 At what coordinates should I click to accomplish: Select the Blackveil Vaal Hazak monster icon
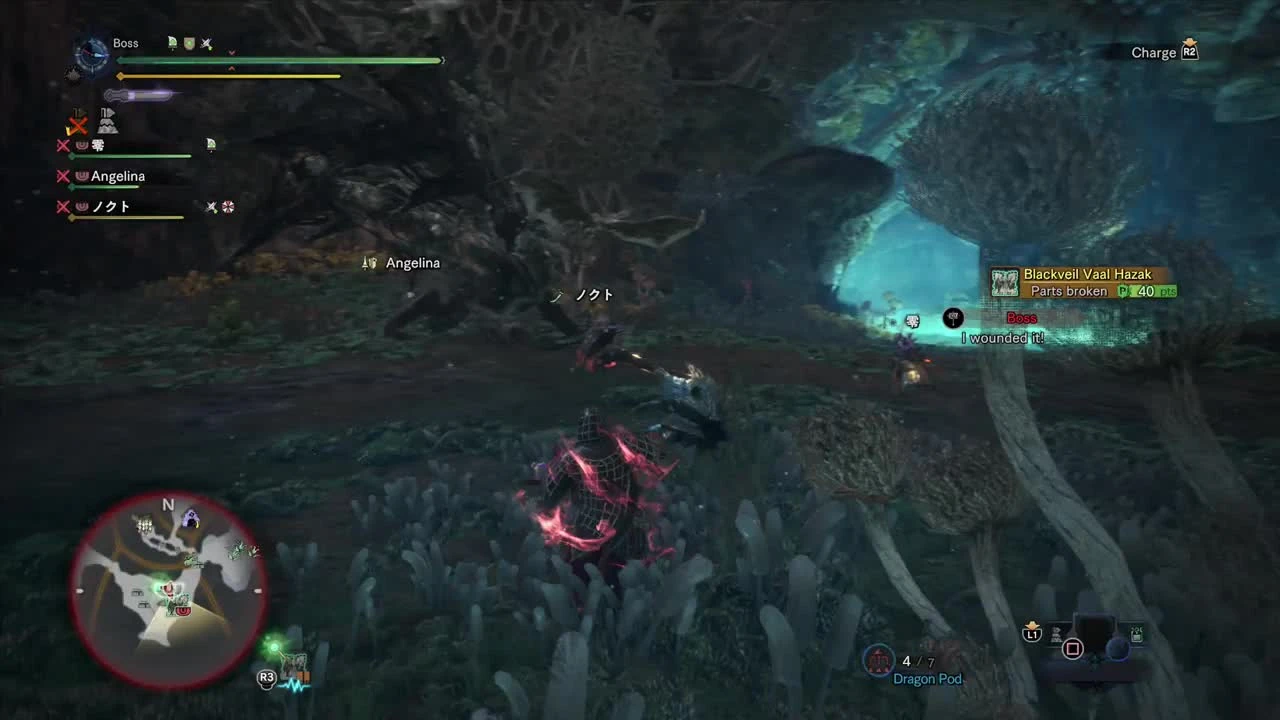click(x=1003, y=281)
